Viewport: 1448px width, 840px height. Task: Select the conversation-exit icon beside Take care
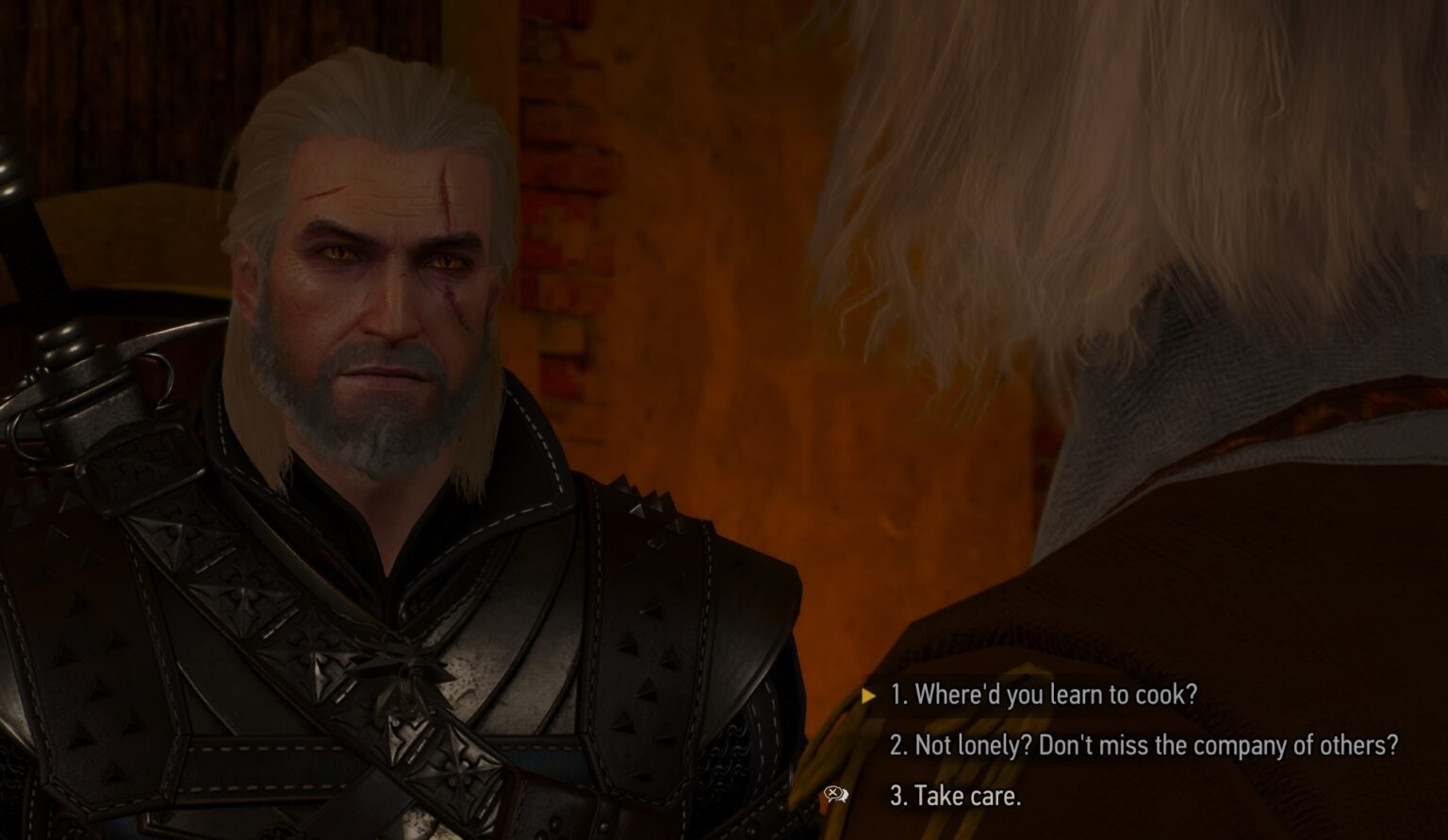[835, 795]
